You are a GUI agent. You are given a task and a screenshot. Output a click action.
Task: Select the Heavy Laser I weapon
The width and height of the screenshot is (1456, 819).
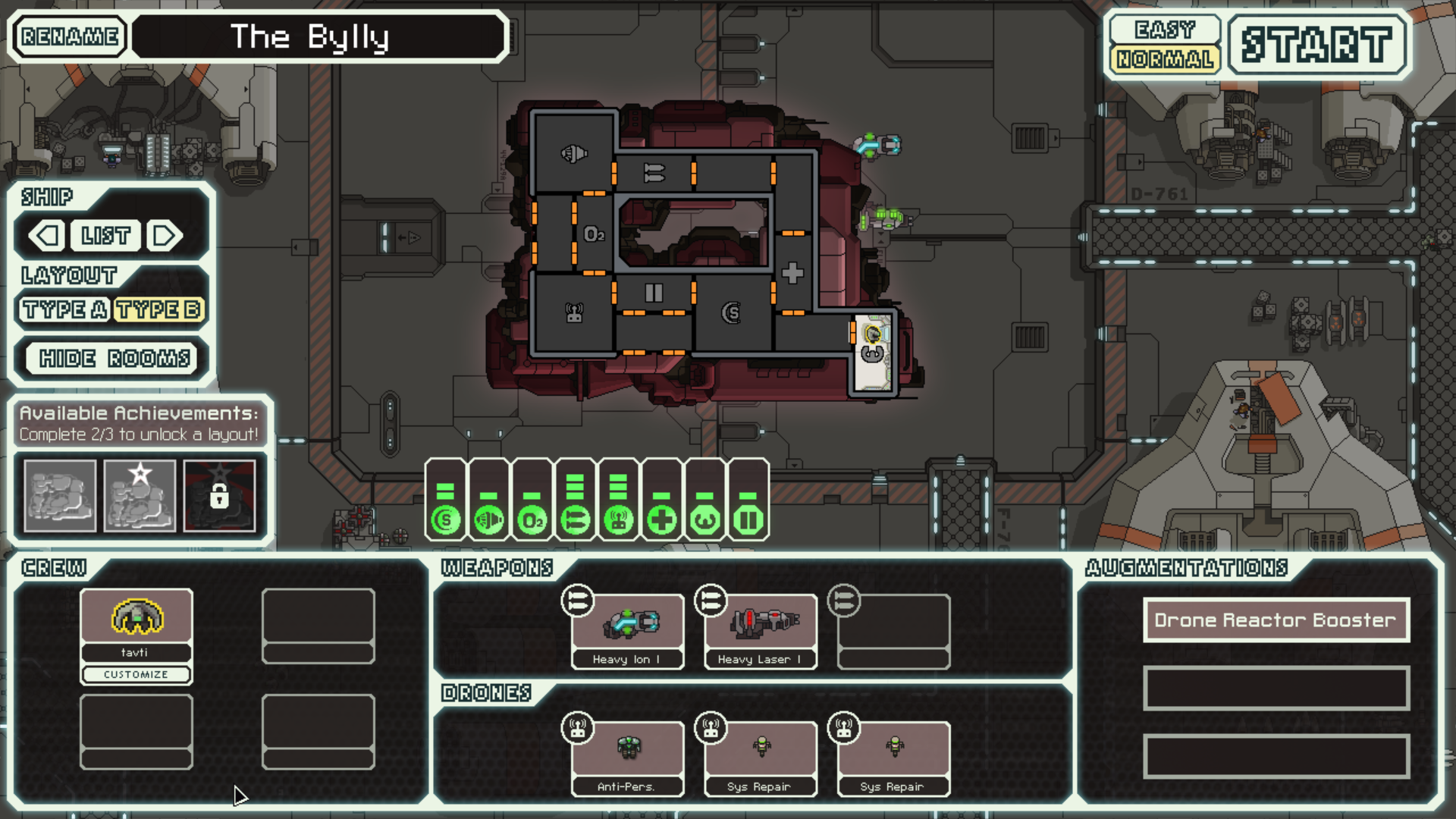point(761,631)
